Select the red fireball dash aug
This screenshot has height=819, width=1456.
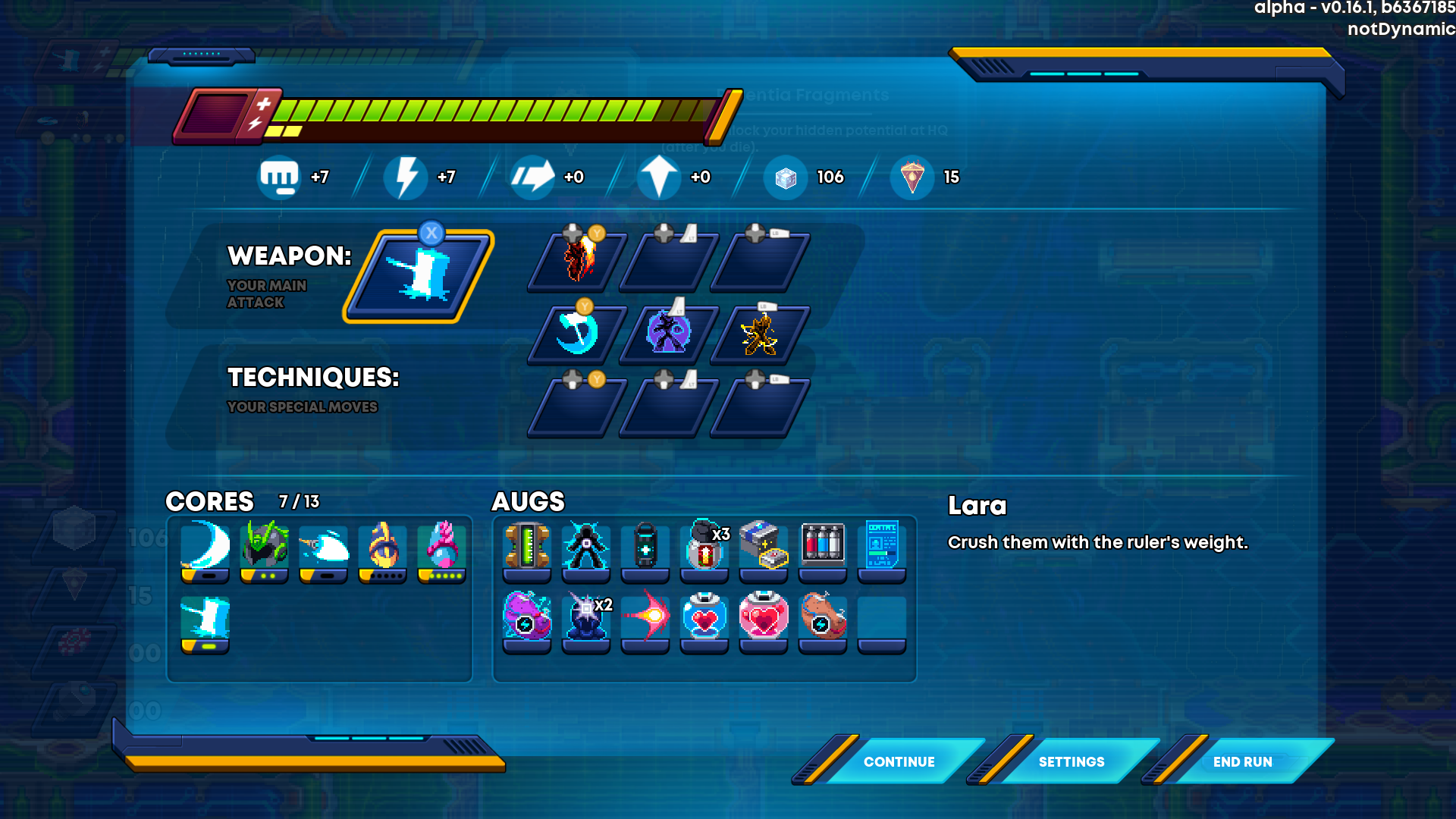pyautogui.click(x=645, y=616)
